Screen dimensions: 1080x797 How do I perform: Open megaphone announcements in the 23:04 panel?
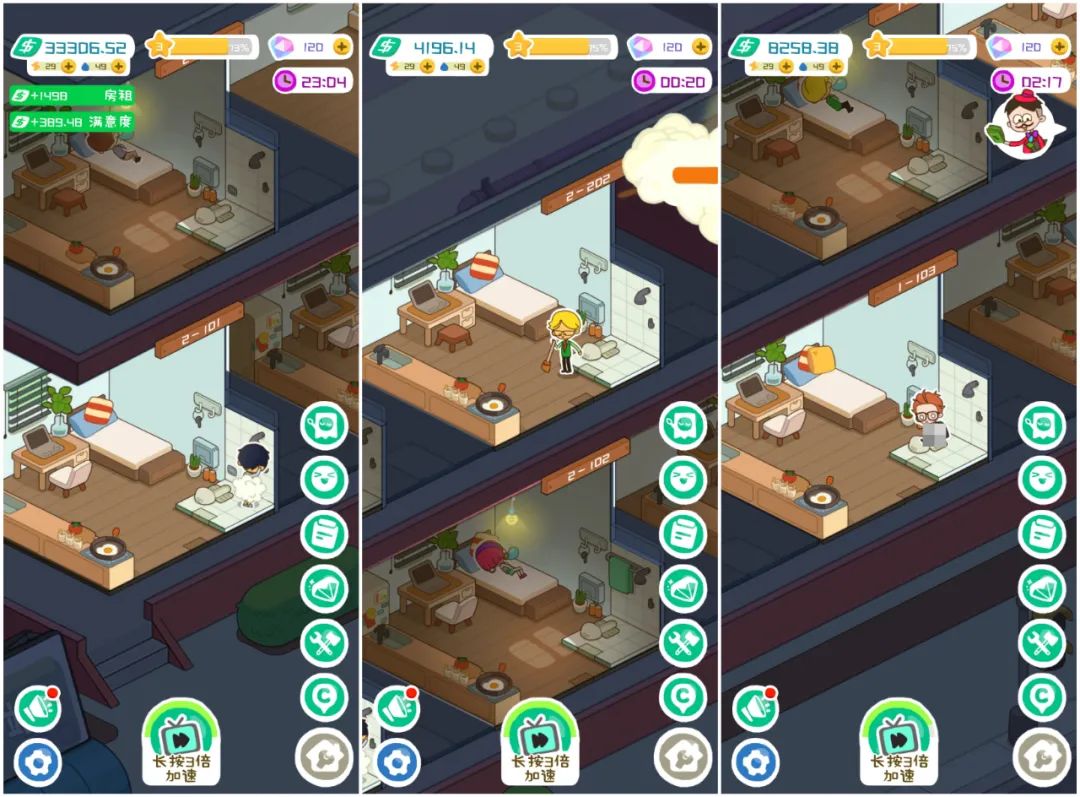pos(38,709)
